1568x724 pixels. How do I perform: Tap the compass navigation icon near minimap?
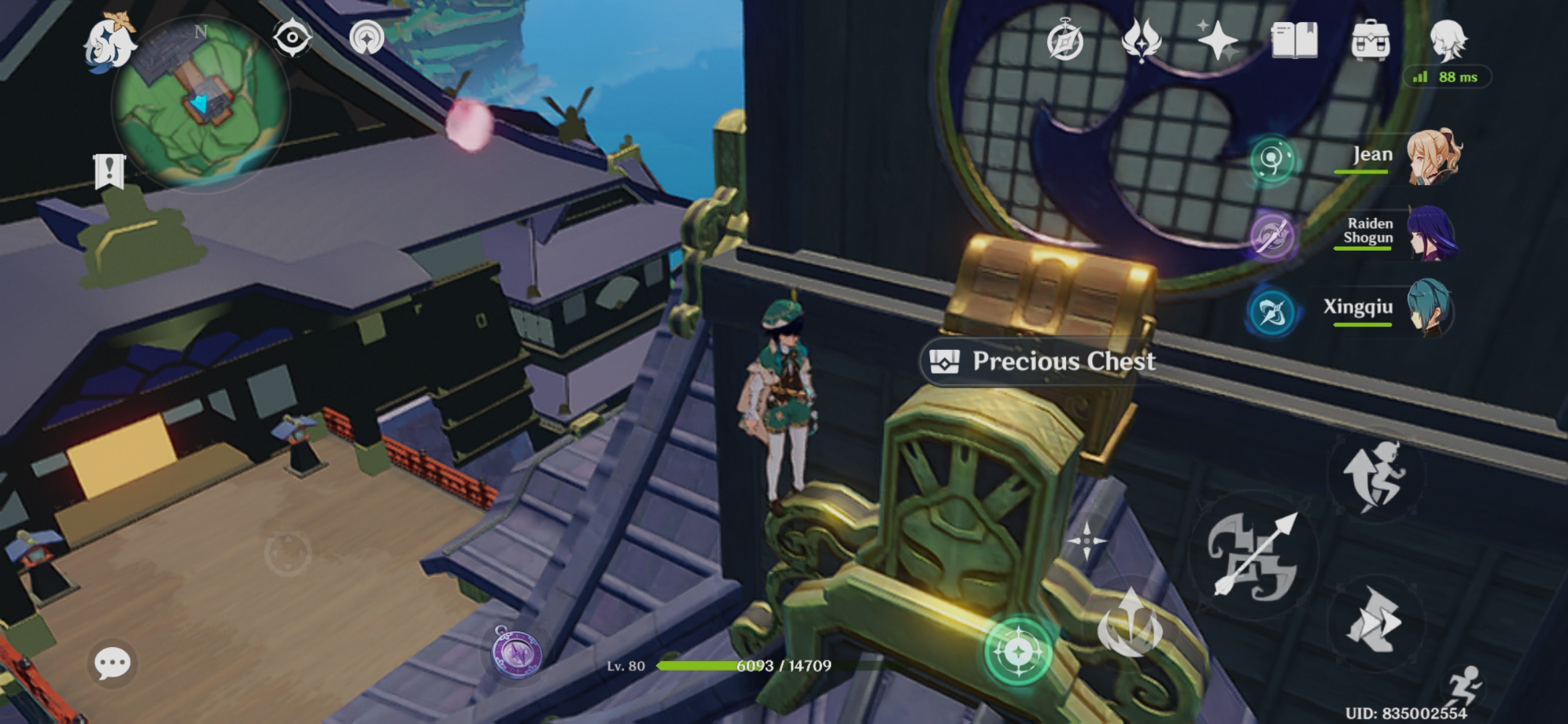click(x=293, y=38)
